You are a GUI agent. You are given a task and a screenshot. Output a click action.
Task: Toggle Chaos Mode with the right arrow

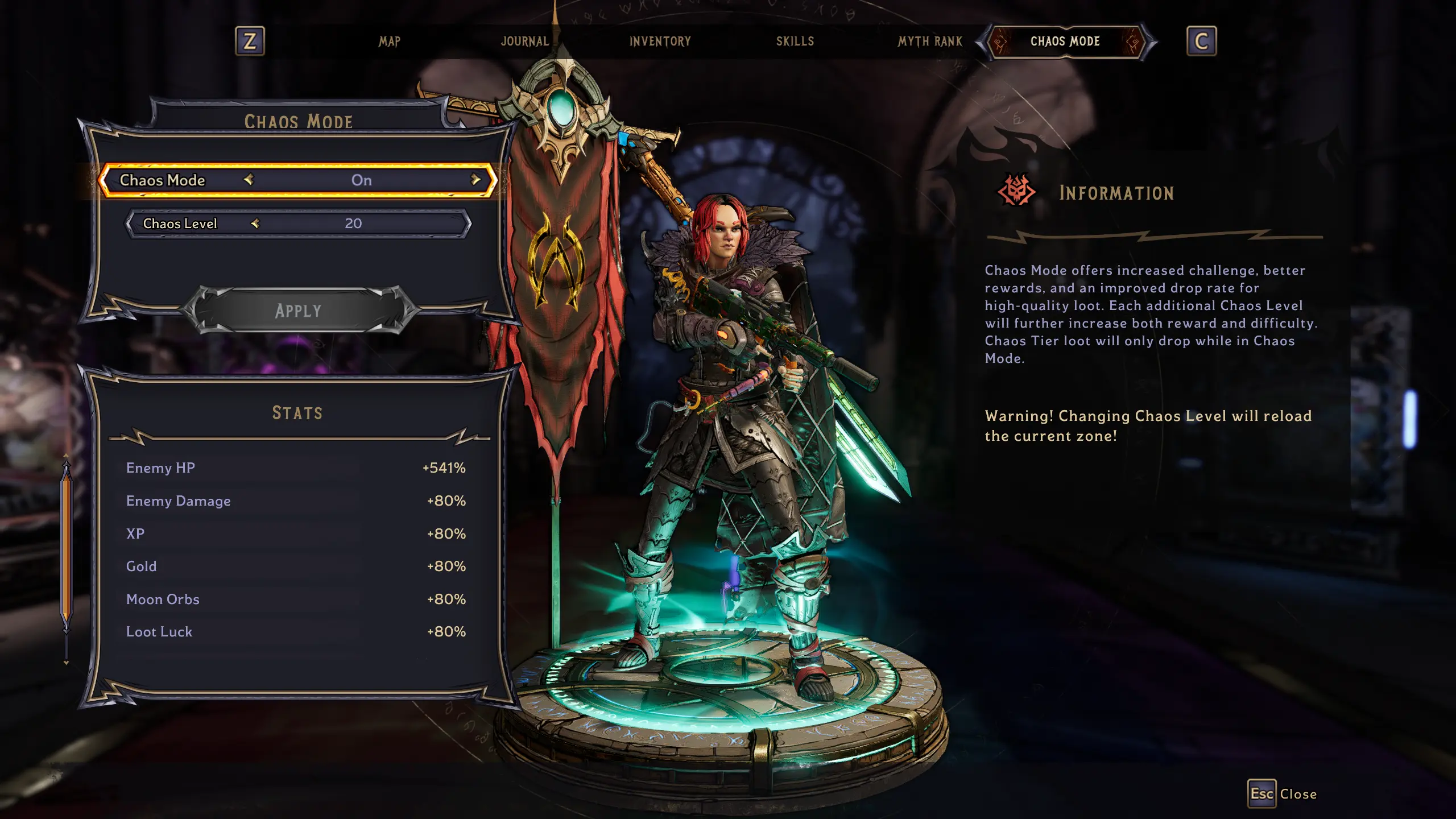(x=475, y=180)
